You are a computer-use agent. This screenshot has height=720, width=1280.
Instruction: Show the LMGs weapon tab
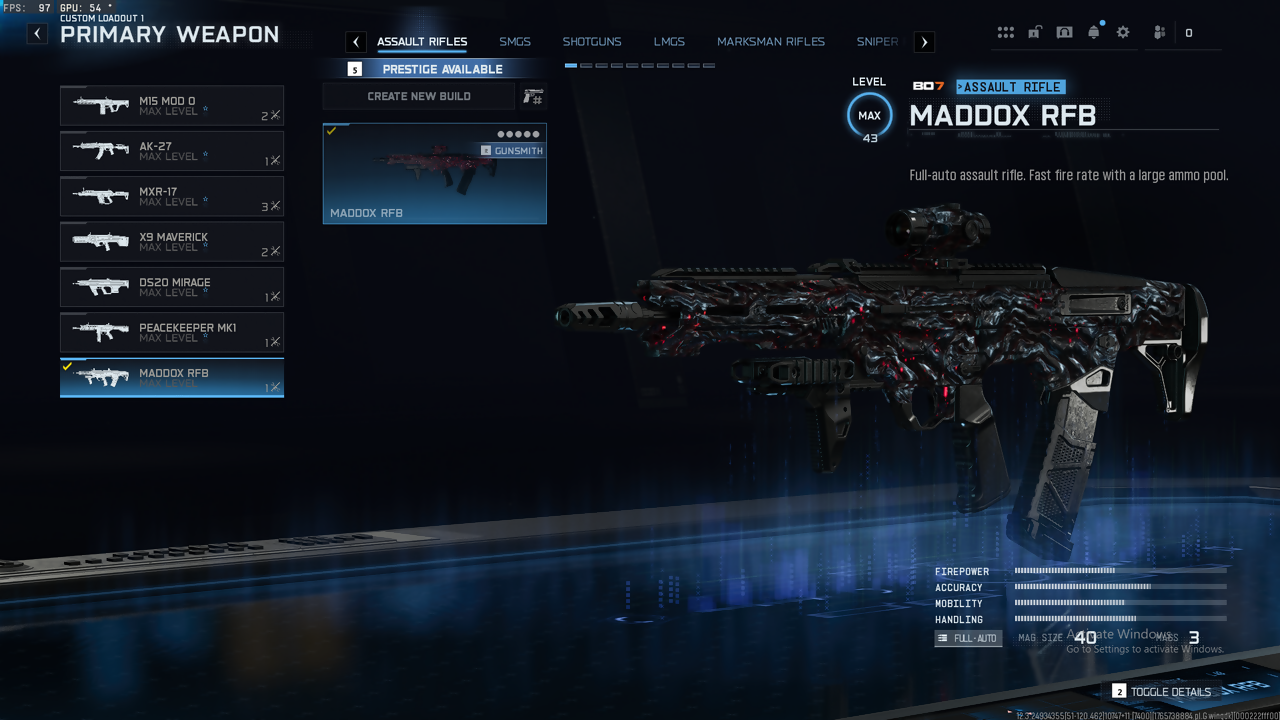tap(669, 42)
